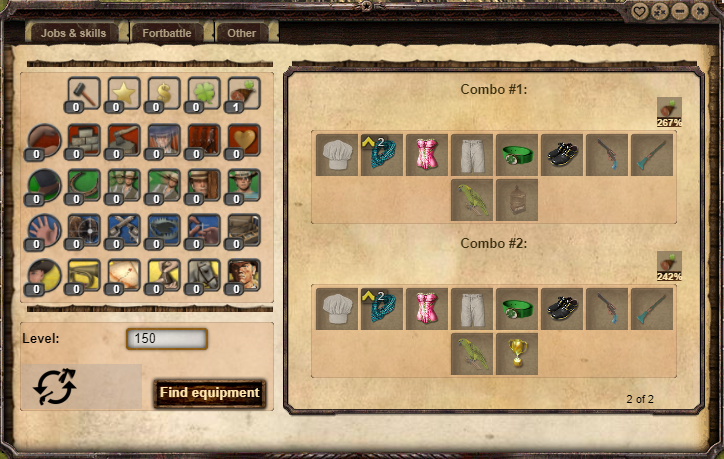Pick the dollar sign money bonus
The height and width of the screenshot is (459, 724).
[x=164, y=93]
